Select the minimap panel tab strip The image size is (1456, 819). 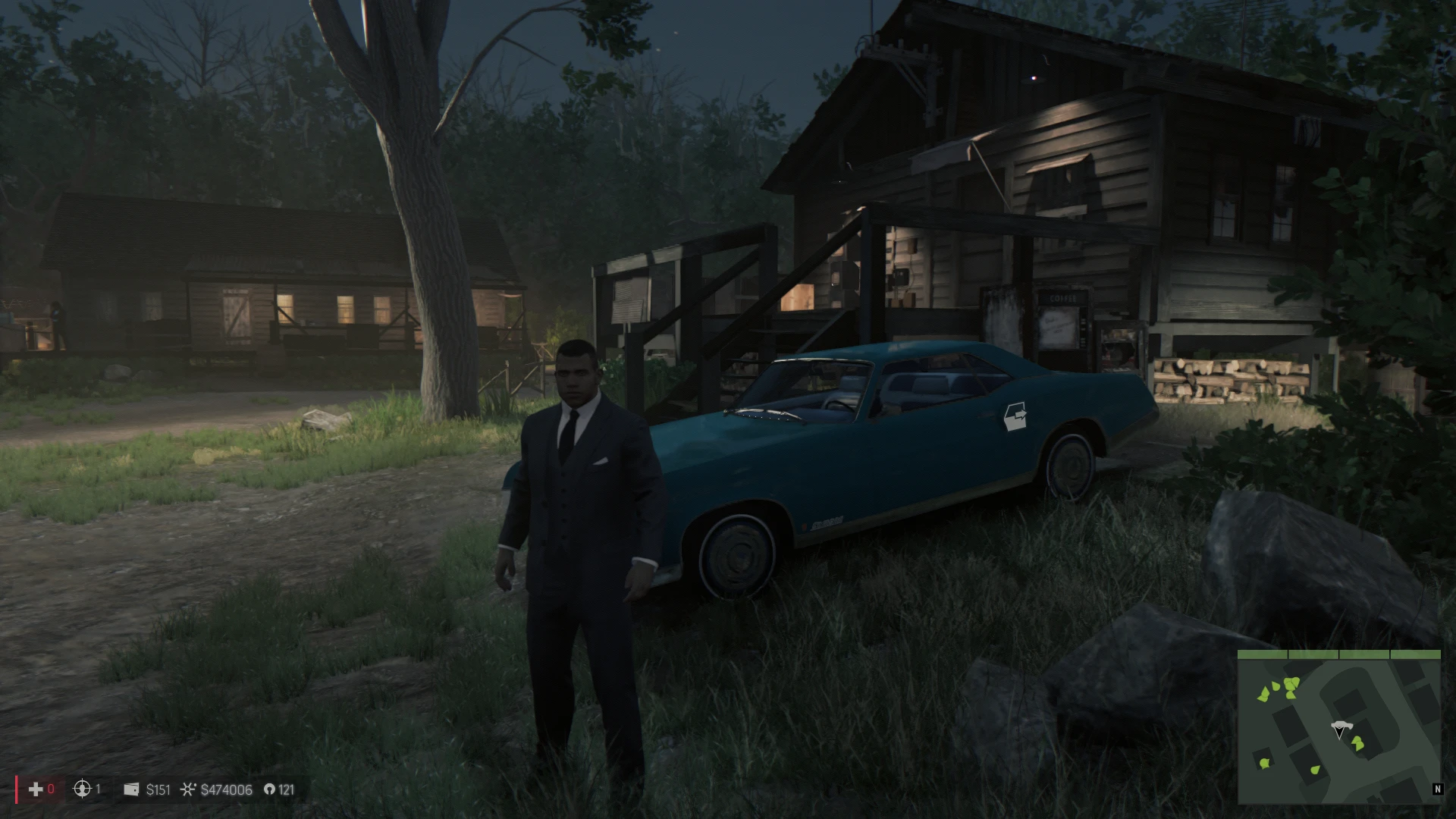1338,653
